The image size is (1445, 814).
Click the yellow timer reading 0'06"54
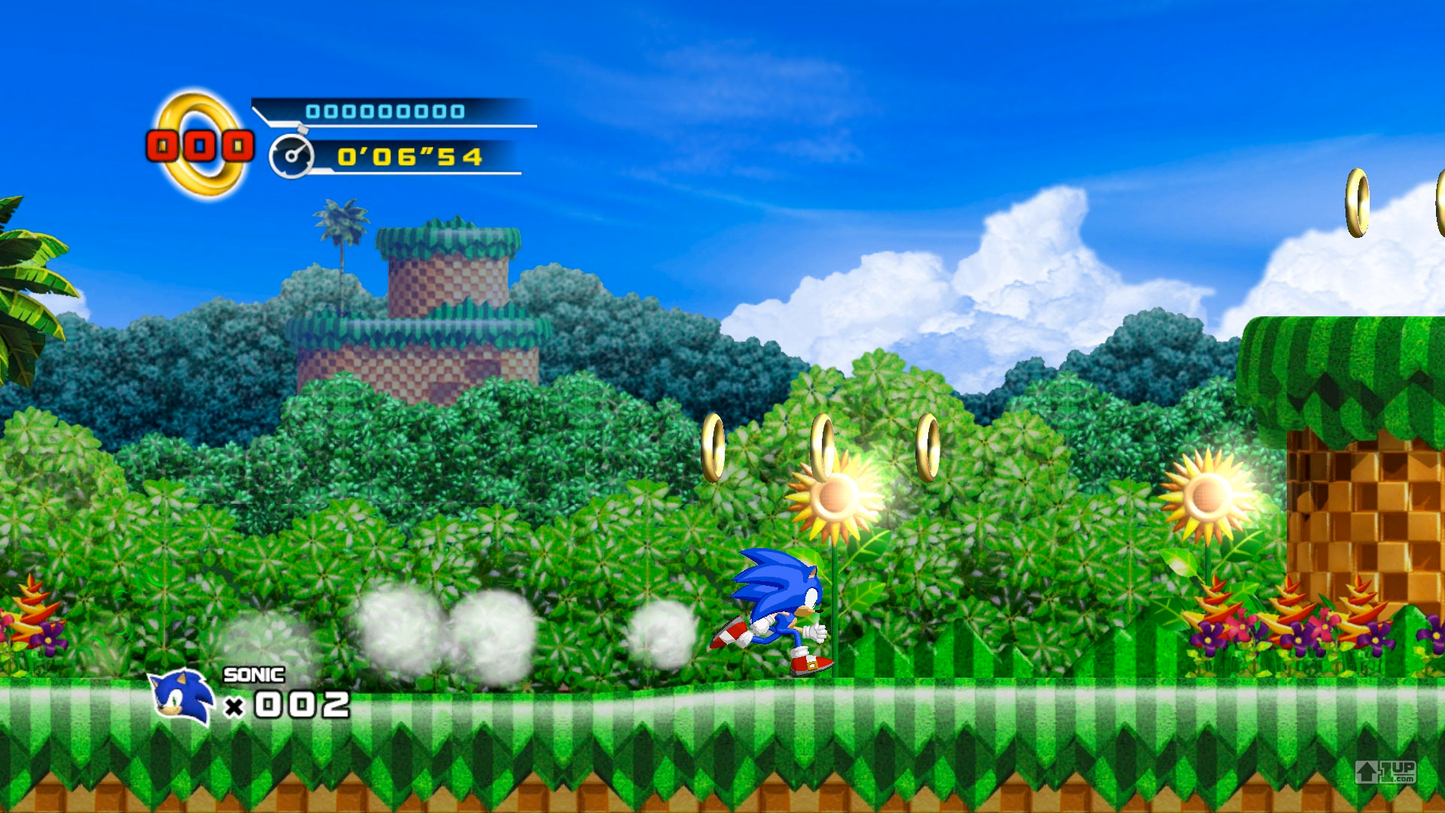[x=410, y=155]
